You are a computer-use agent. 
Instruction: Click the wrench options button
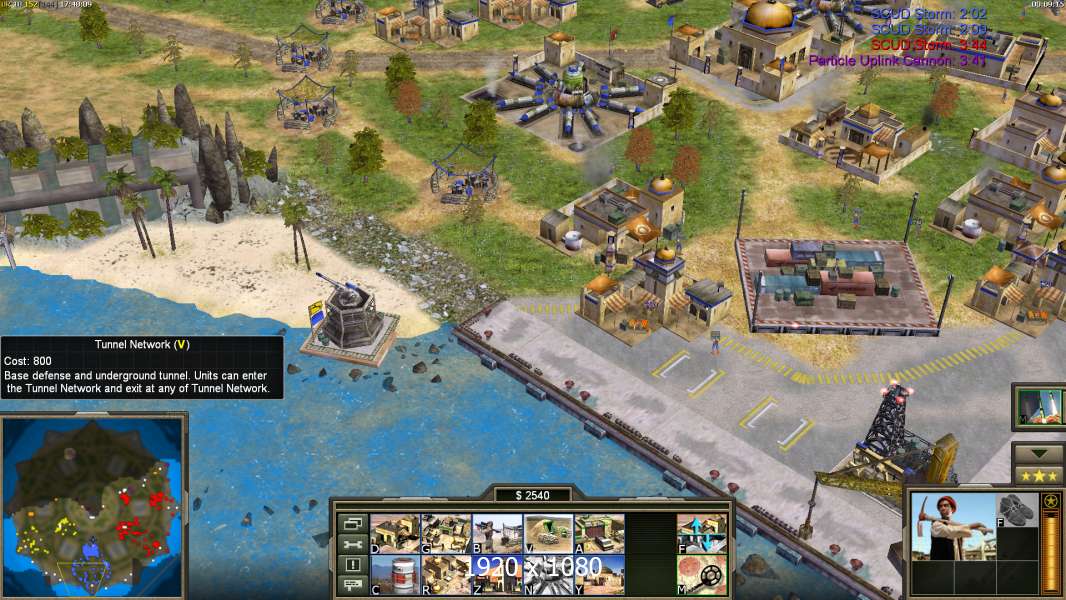pos(351,544)
